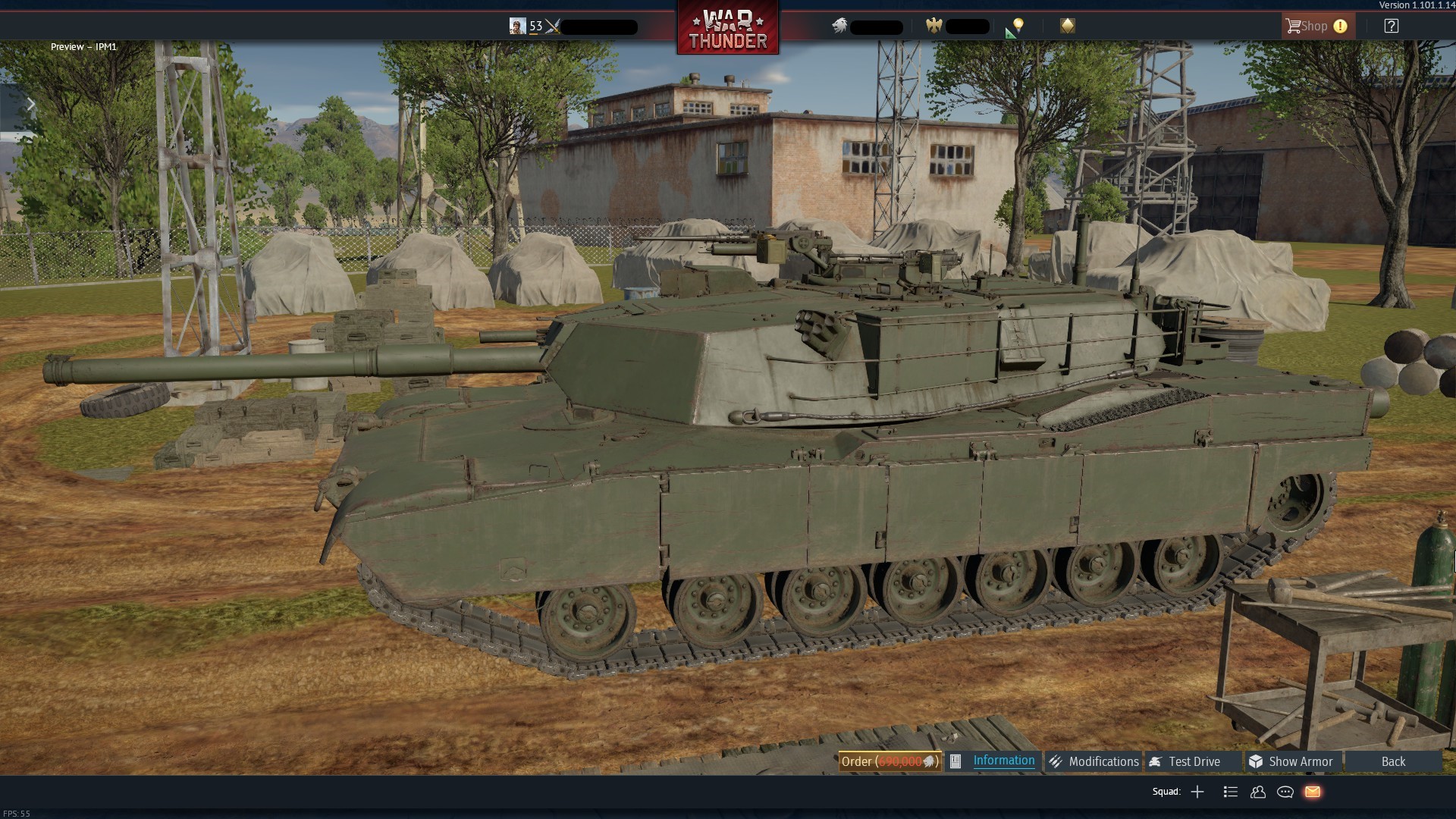Click the question mark help icon

[x=1391, y=26]
